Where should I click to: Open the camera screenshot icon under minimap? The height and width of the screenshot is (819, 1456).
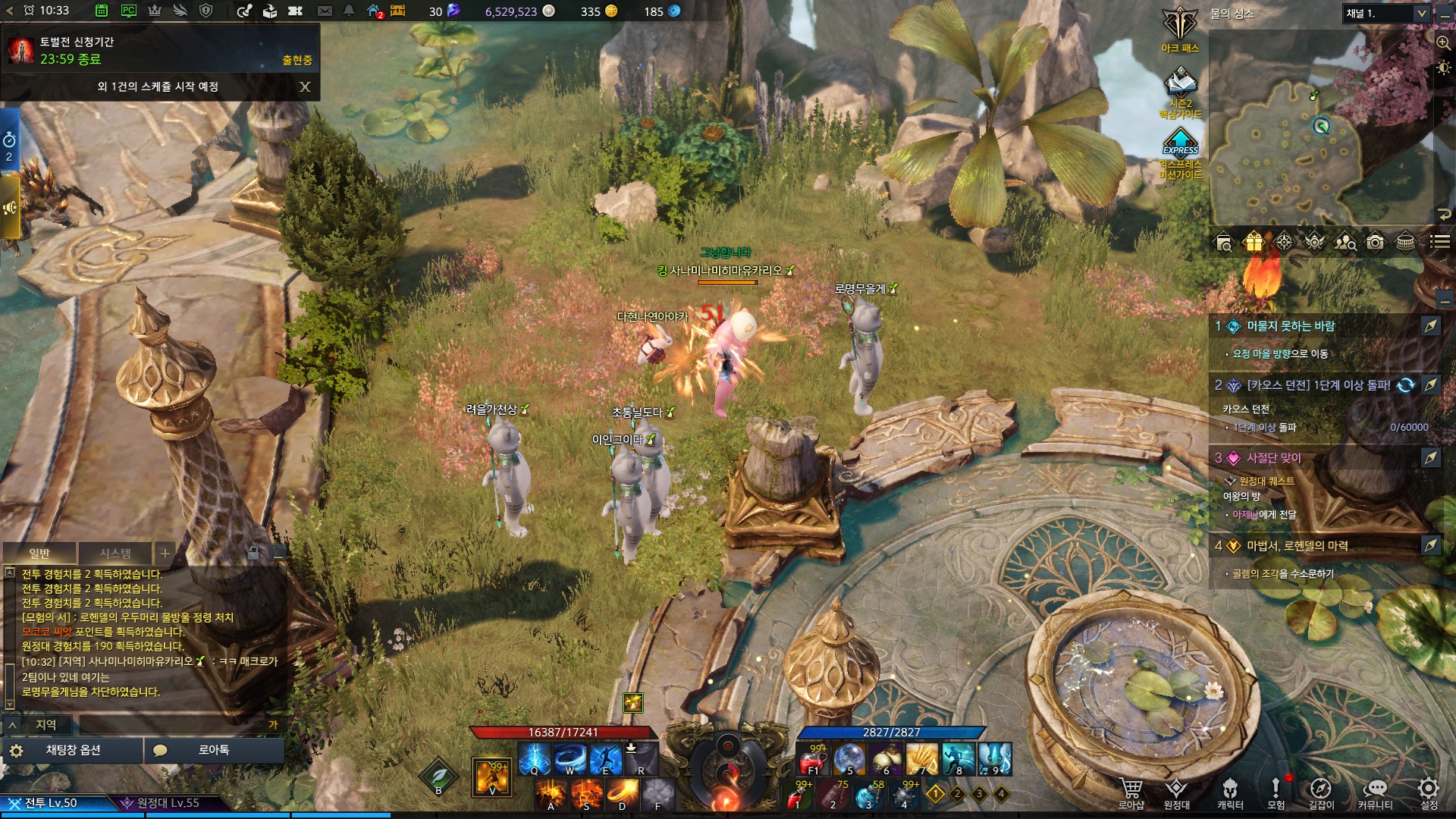click(1375, 242)
